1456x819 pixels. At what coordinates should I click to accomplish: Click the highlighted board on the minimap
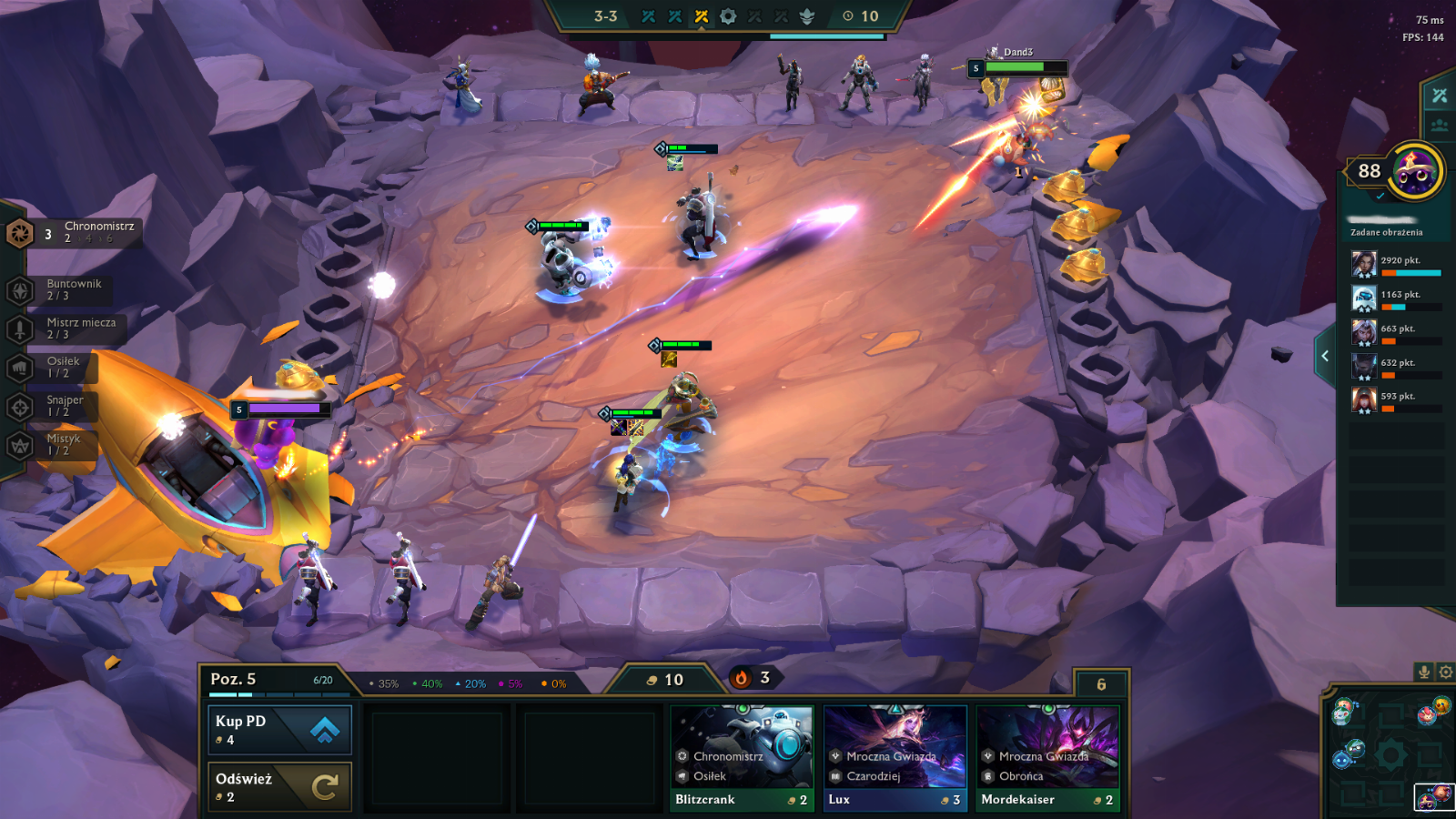coord(1433,797)
